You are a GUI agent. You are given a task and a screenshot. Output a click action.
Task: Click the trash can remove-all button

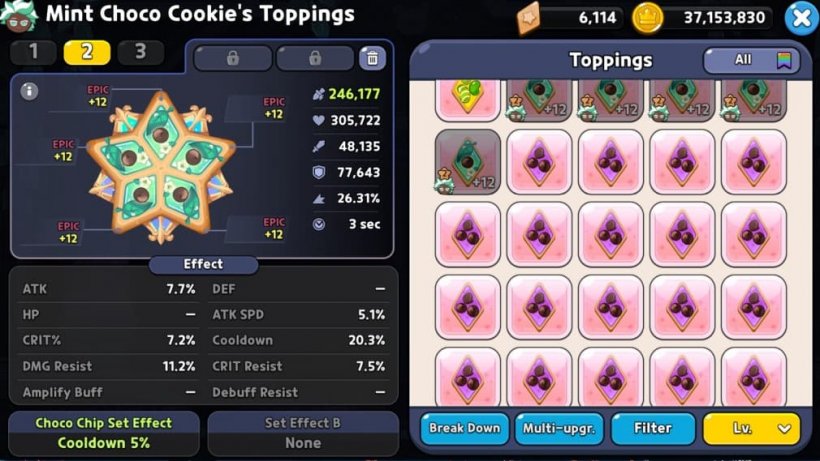(x=372, y=57)
